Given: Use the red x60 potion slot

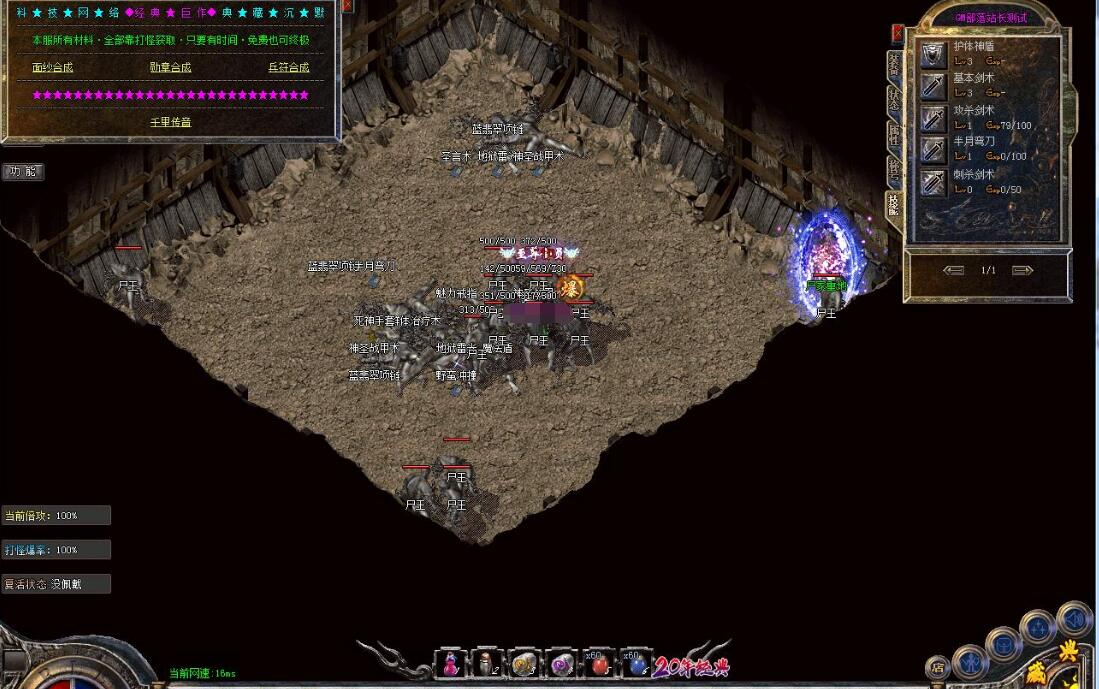Looking at the screenshot, I should point(599,663).
